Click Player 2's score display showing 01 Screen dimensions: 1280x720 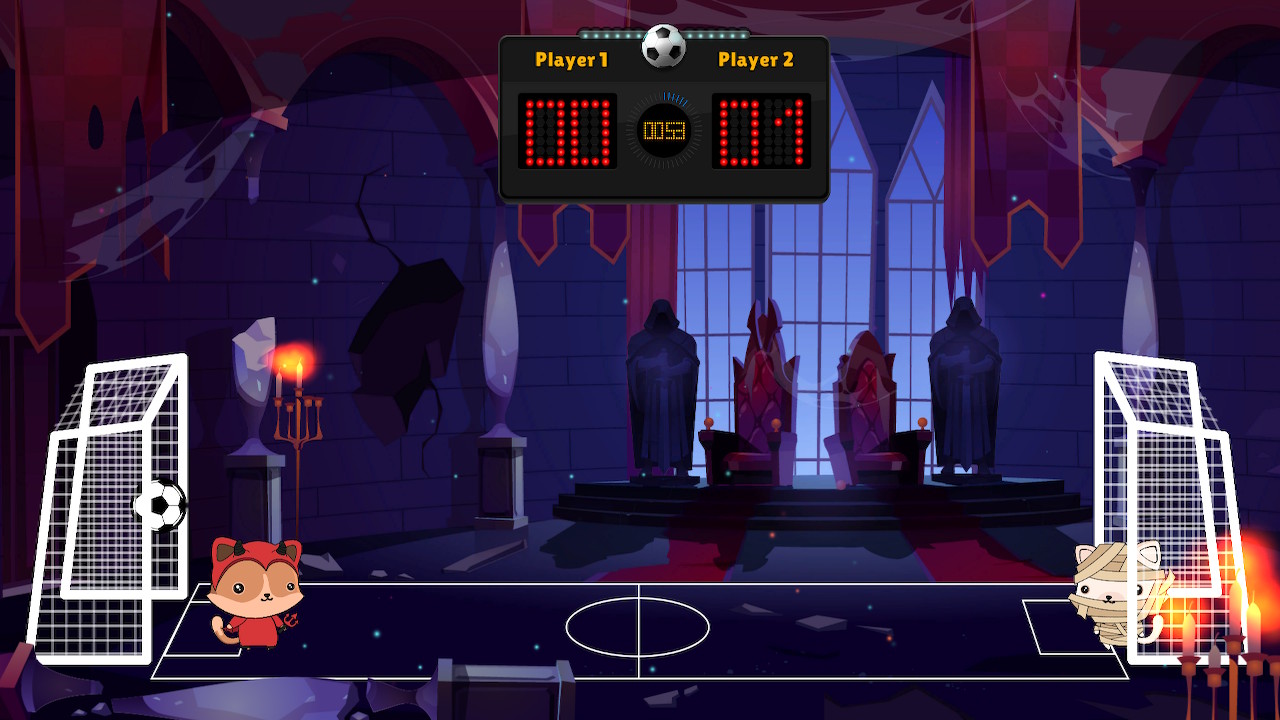[763, 130]
